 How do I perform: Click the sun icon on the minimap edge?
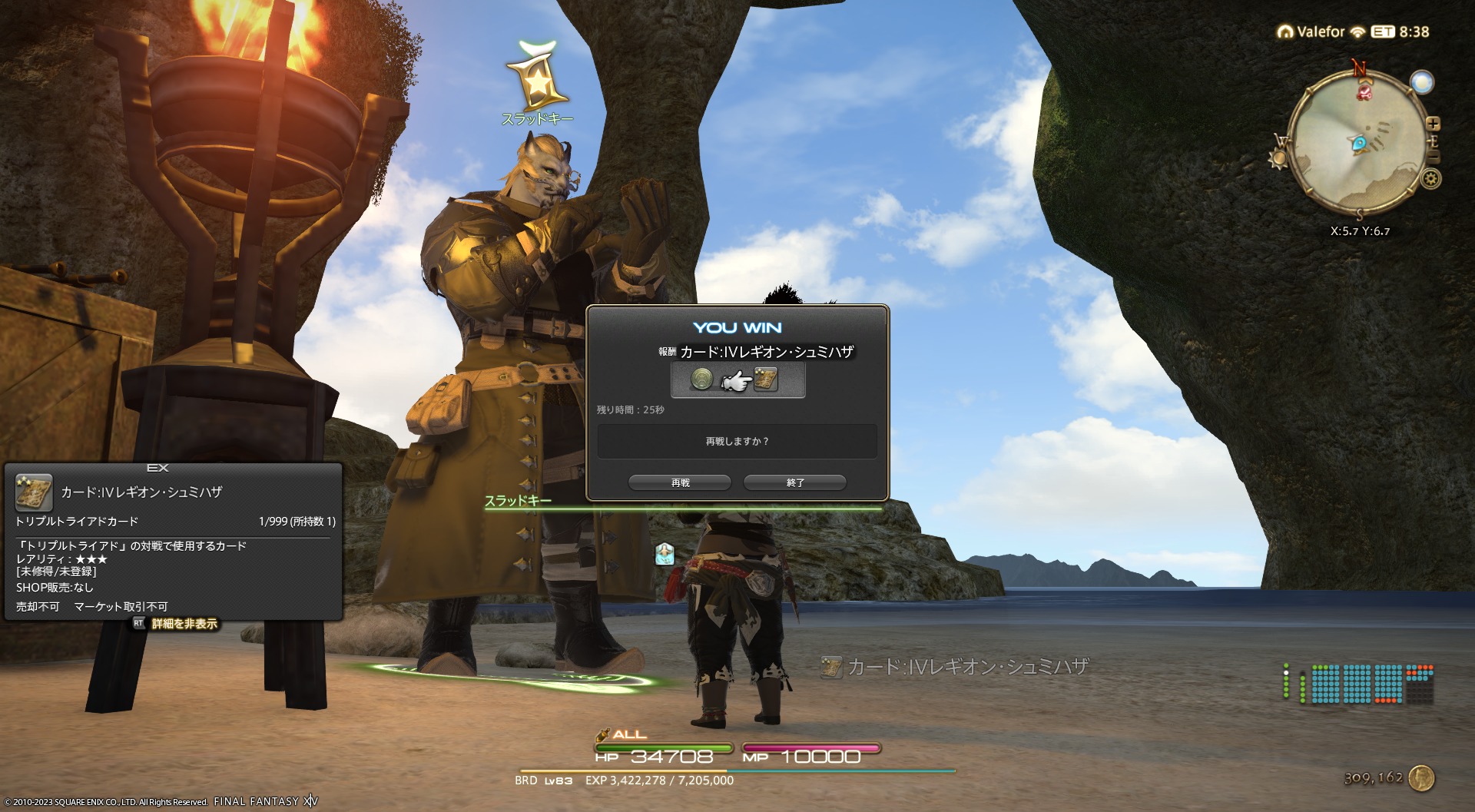(1278, 159)
